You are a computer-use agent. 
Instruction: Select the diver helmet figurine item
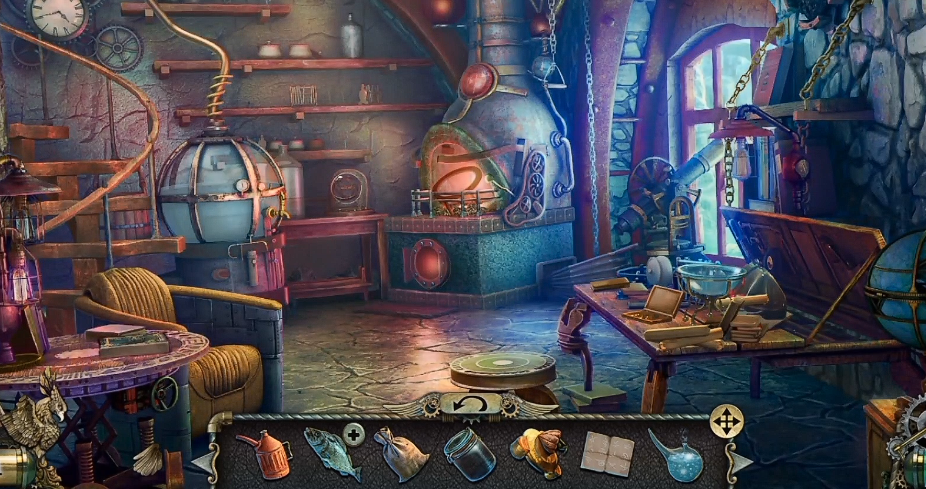(537, 453)
